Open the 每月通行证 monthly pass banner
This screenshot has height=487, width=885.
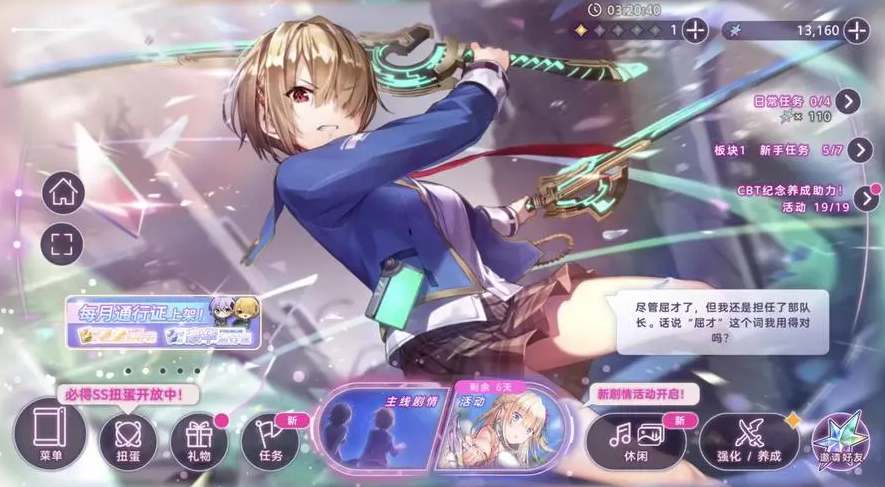coord(164,322)
